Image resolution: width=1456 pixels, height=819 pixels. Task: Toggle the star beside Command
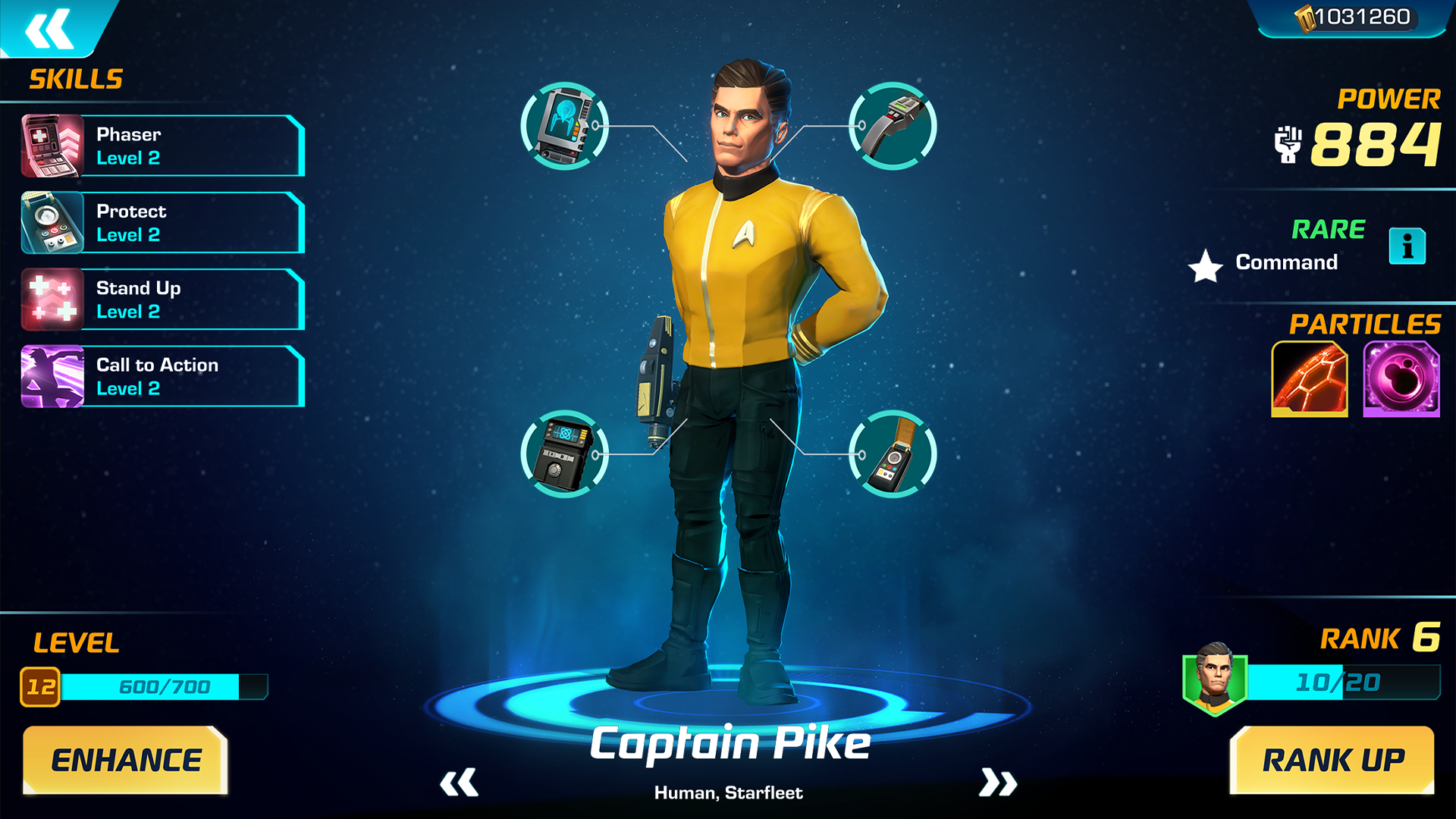(x=1204, y=267)
